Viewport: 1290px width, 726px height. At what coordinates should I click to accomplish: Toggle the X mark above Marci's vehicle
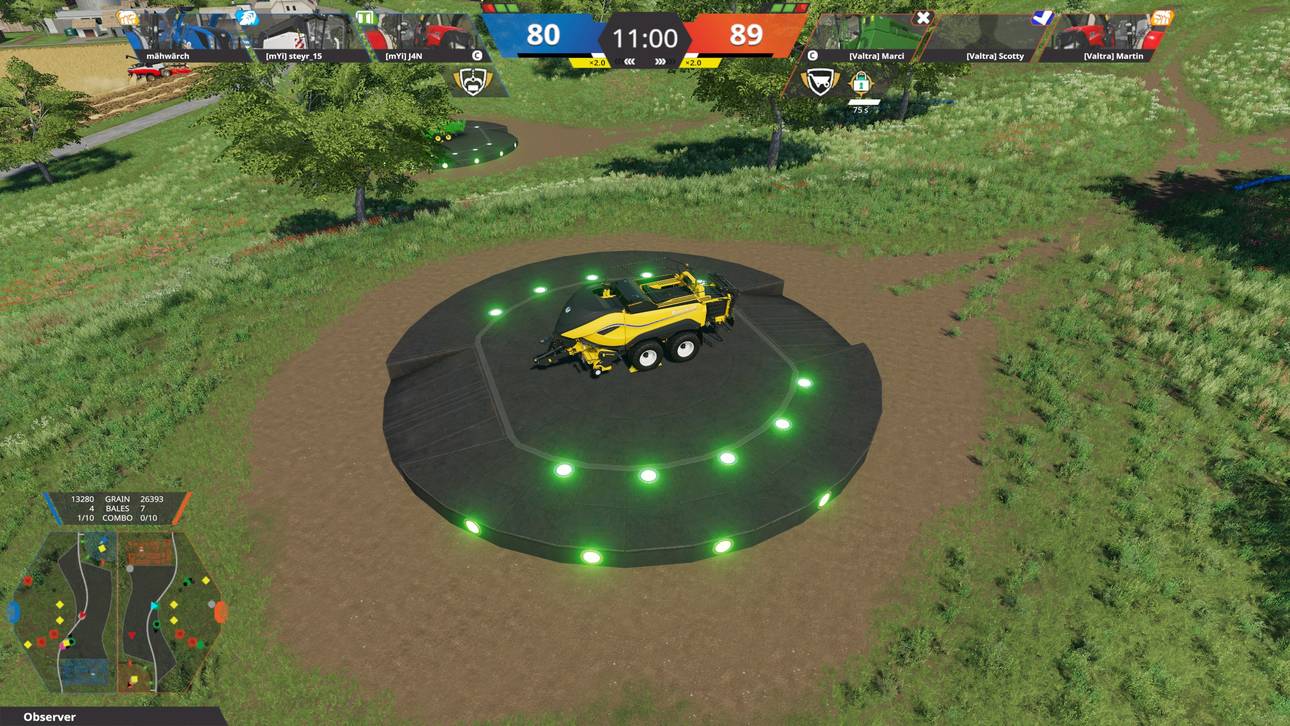pyautogui.click(x=922, y=18)
